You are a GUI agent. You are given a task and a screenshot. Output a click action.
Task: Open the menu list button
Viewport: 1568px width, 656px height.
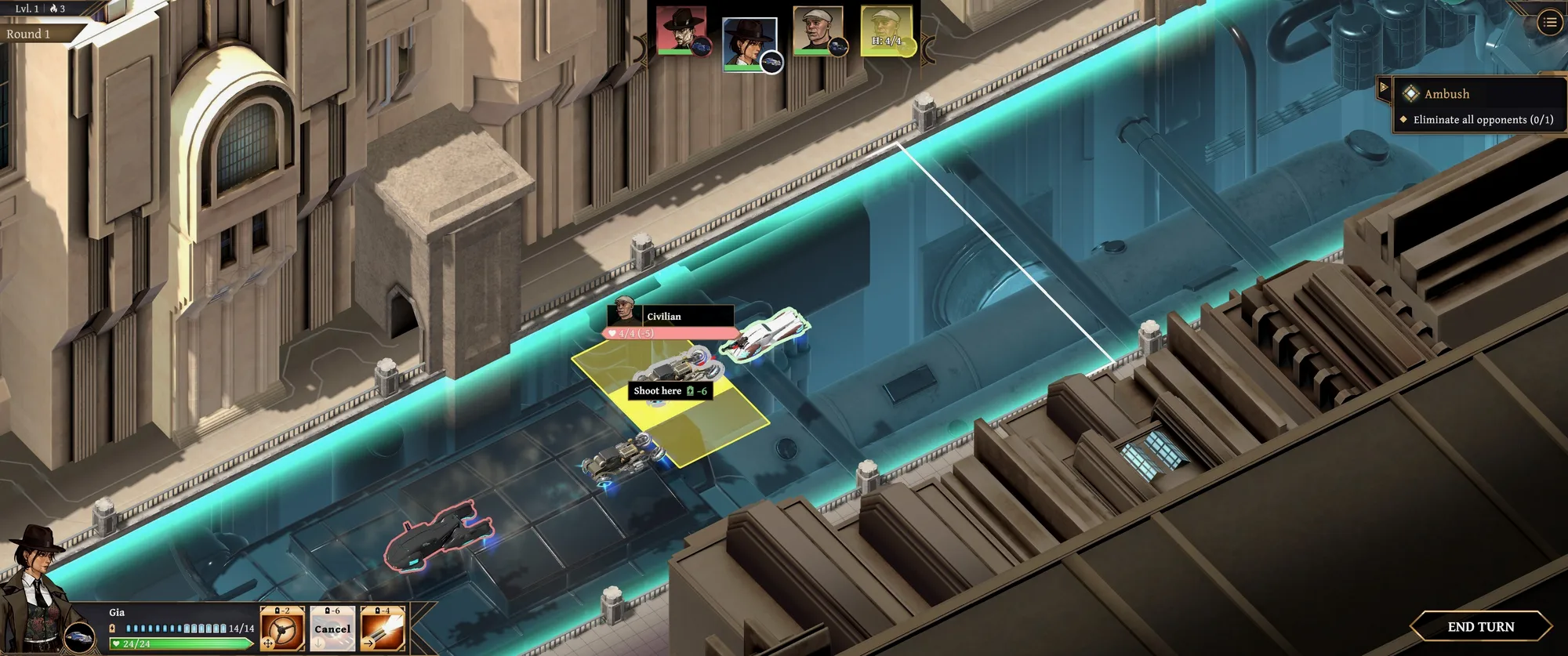(x=1549, y=23)
